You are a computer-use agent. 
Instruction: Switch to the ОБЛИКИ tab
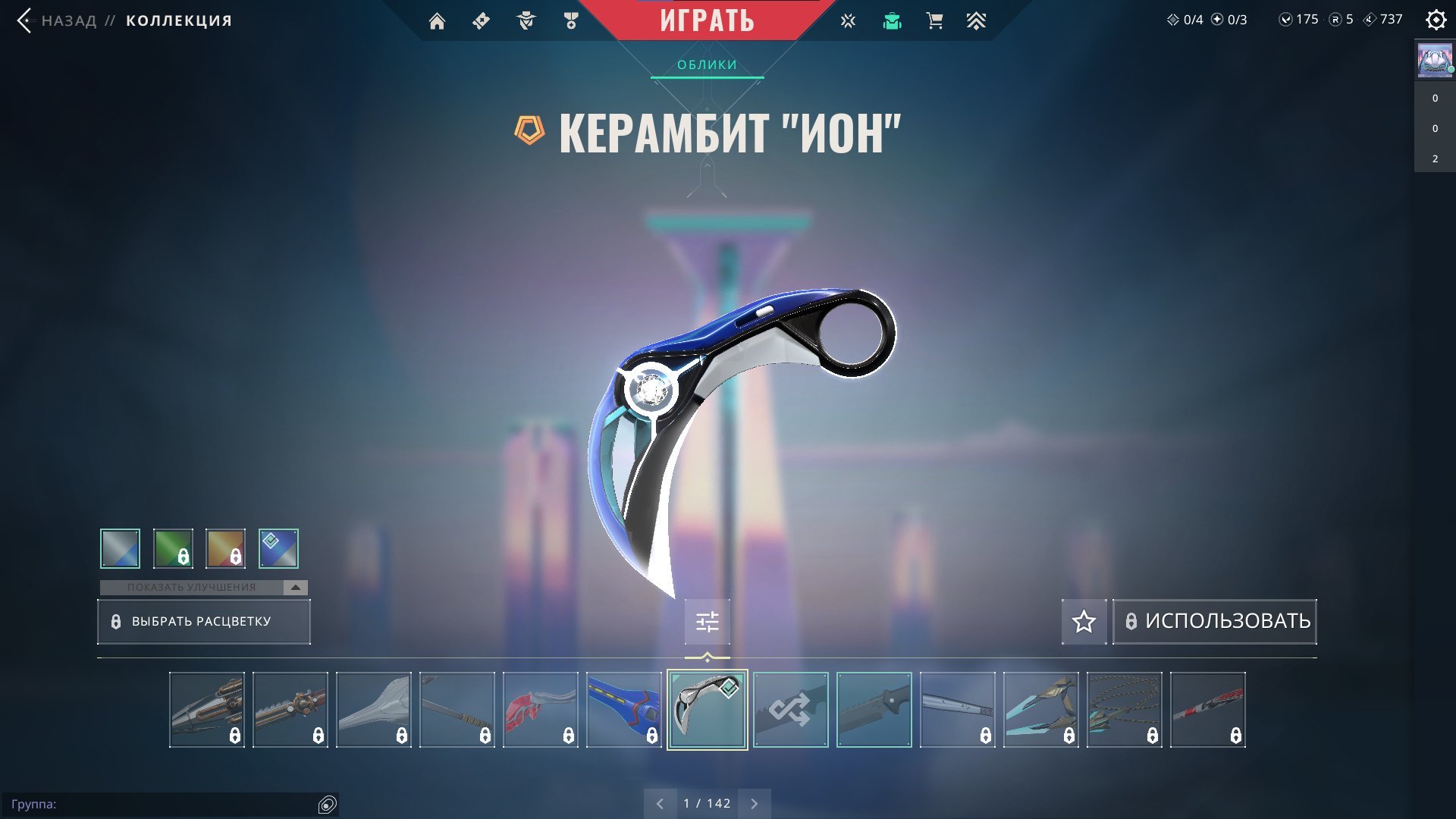[x=706, y=65]
